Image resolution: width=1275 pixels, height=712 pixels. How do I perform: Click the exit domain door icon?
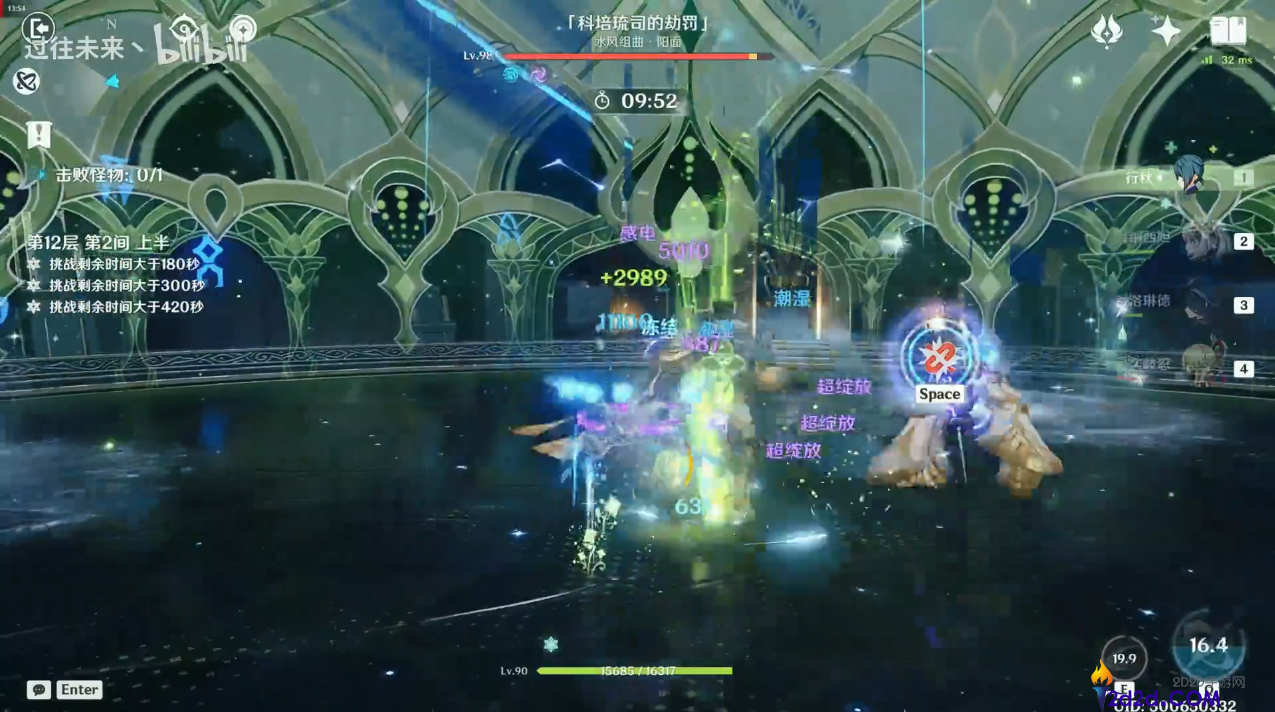(x=37, y=29)
